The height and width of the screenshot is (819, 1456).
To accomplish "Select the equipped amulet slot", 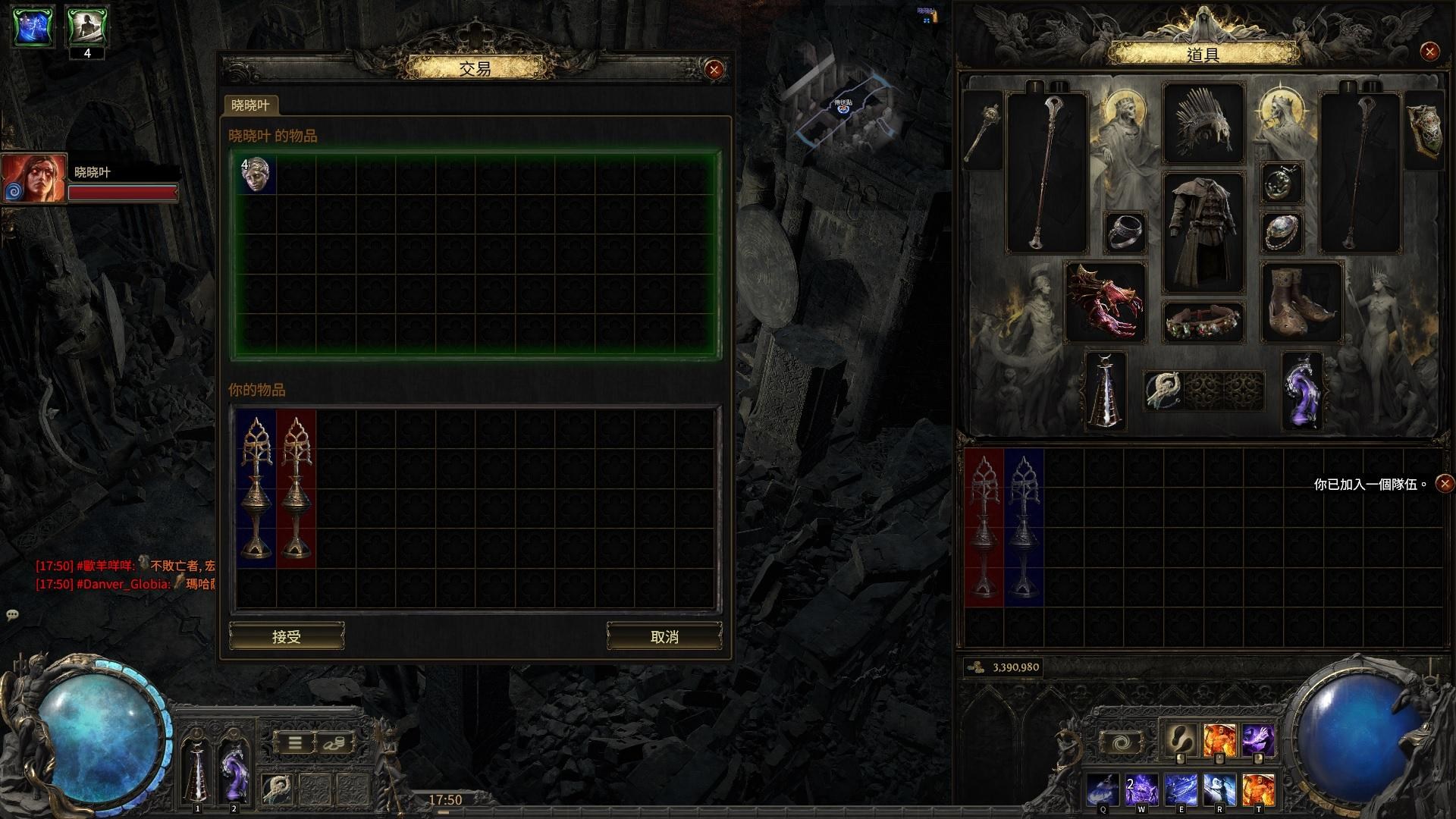I will [x=1282, y=182].
